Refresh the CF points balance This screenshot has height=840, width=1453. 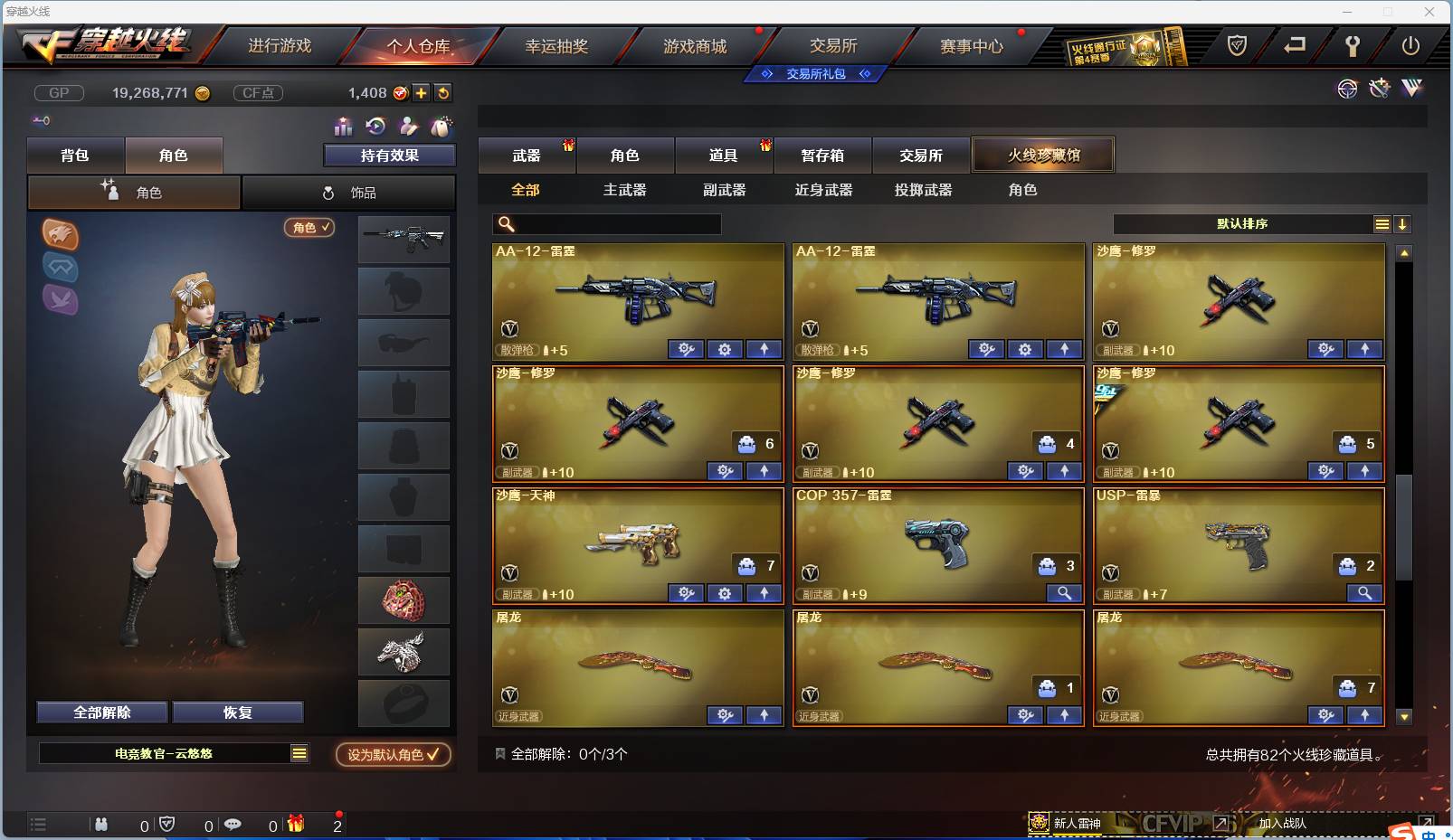(442, 92)
